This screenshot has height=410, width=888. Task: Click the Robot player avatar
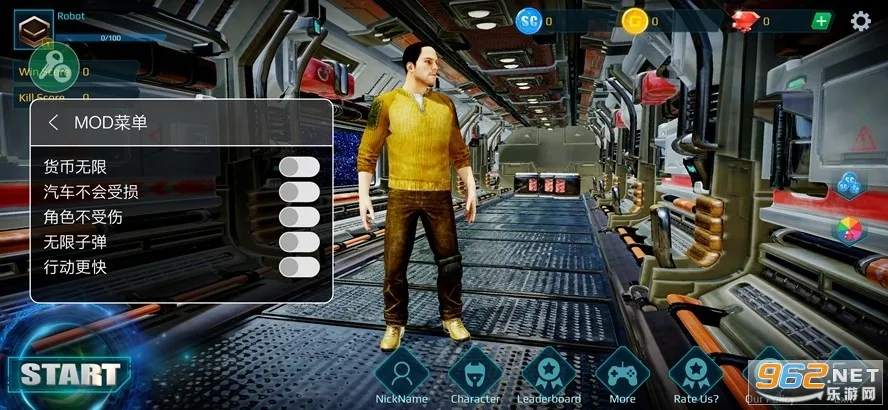[x=33, y=28]
